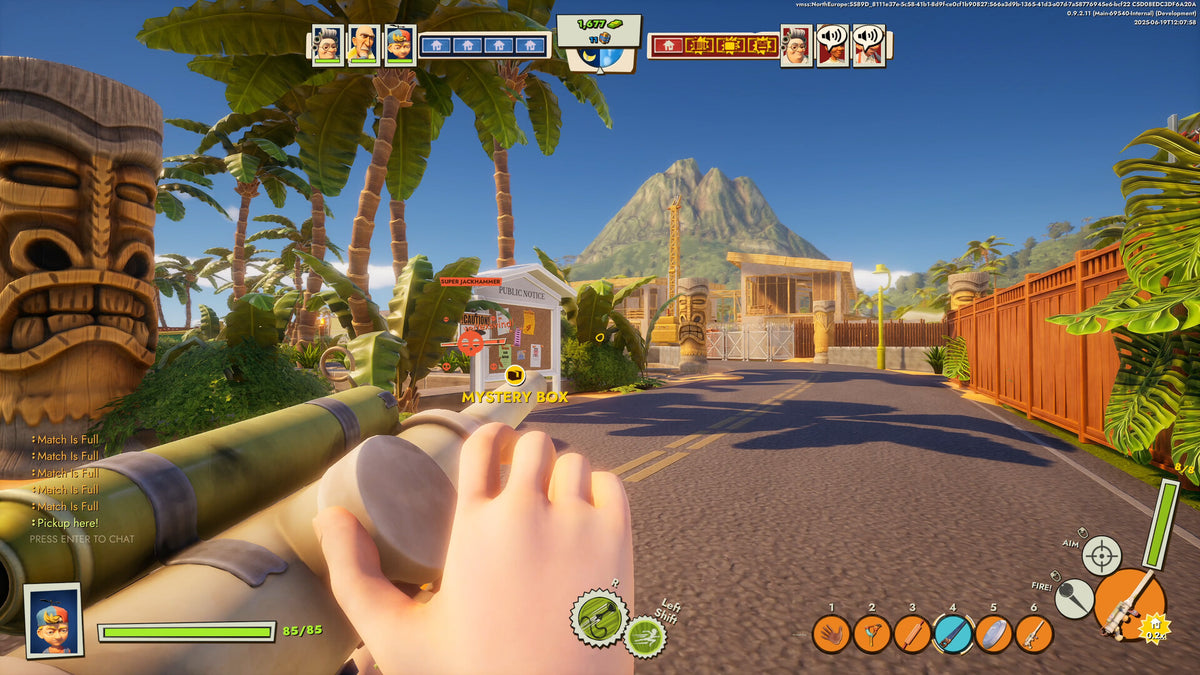
Task: Select the red team granny portrait
Action: click(x=797, y=45)
